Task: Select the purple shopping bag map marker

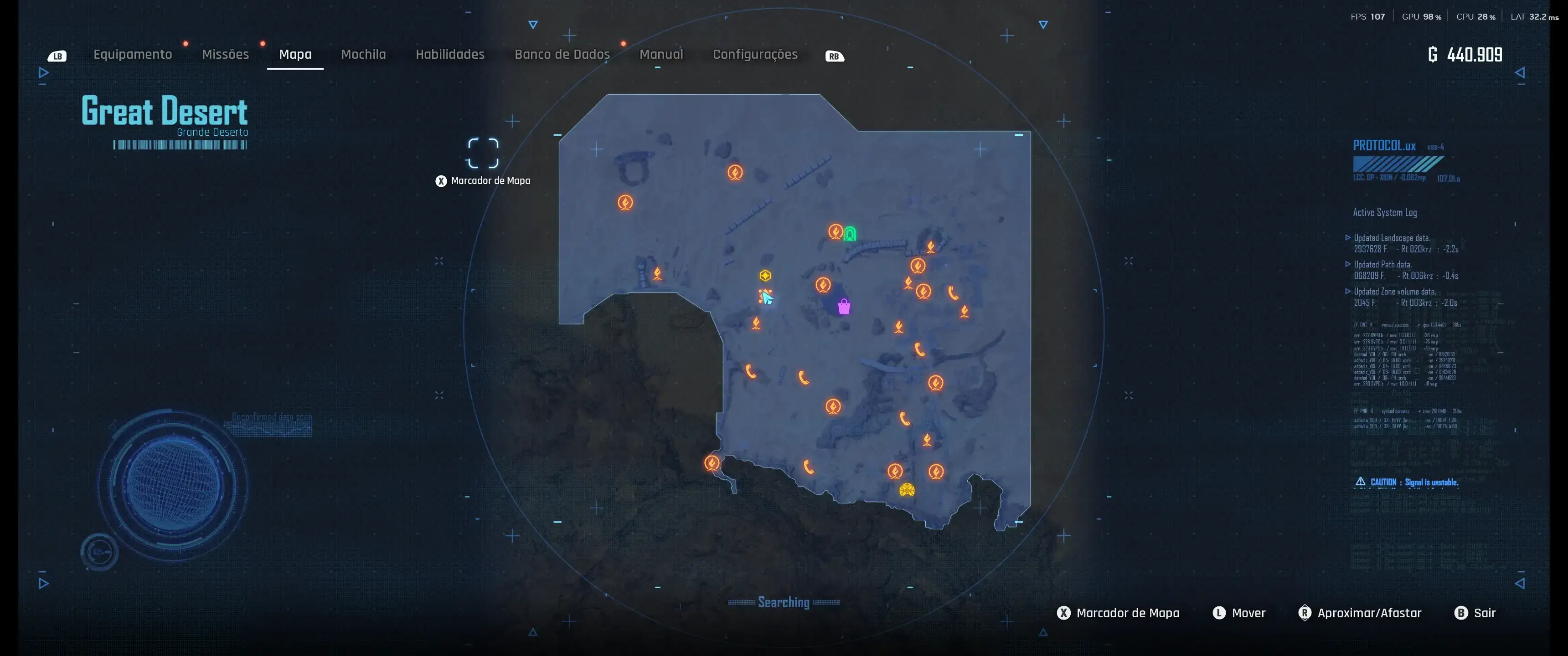Action: pos(844,306)
